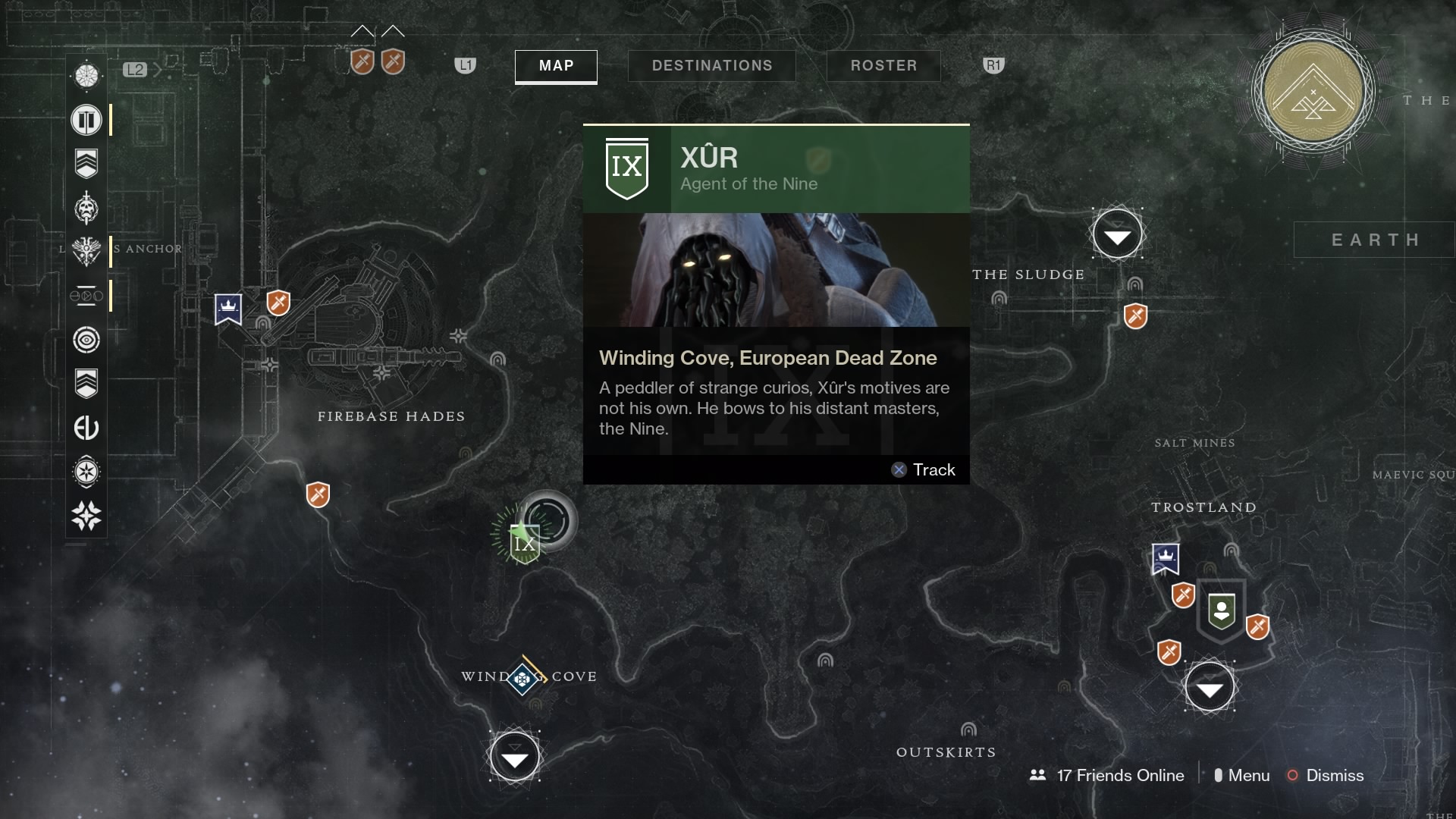
Task: Click the arrow next to the L2 prompt
Action: click(x=158, y=69)
